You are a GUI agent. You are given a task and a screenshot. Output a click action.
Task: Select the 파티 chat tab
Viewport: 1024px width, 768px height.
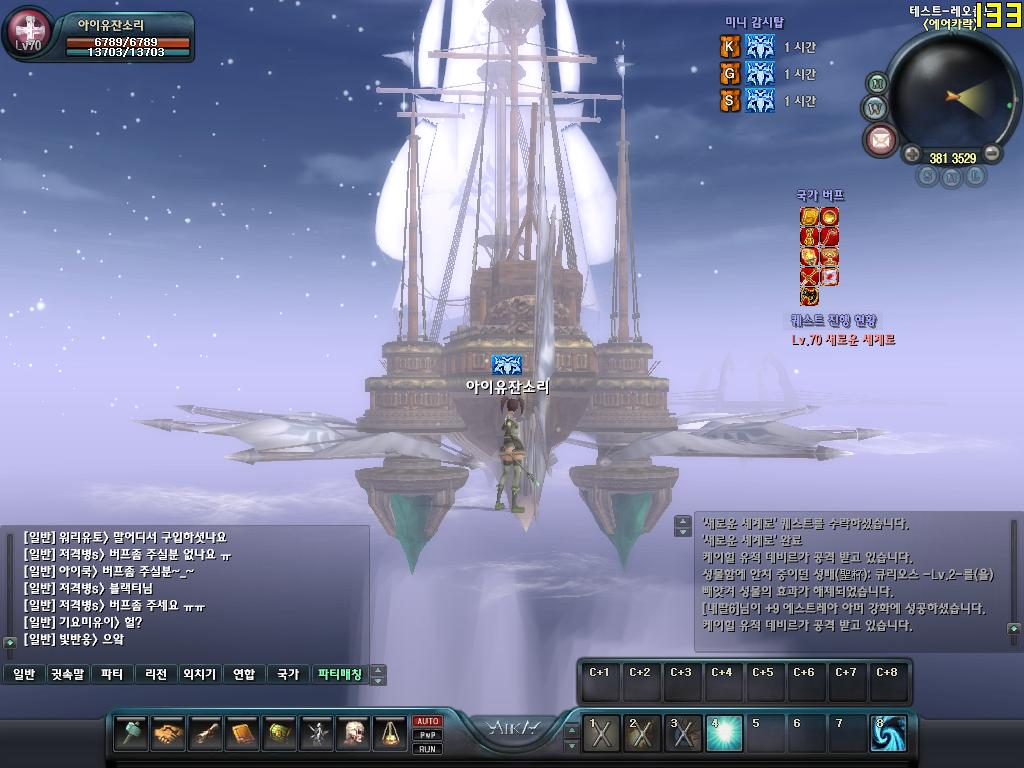click(x=113, y=674)
